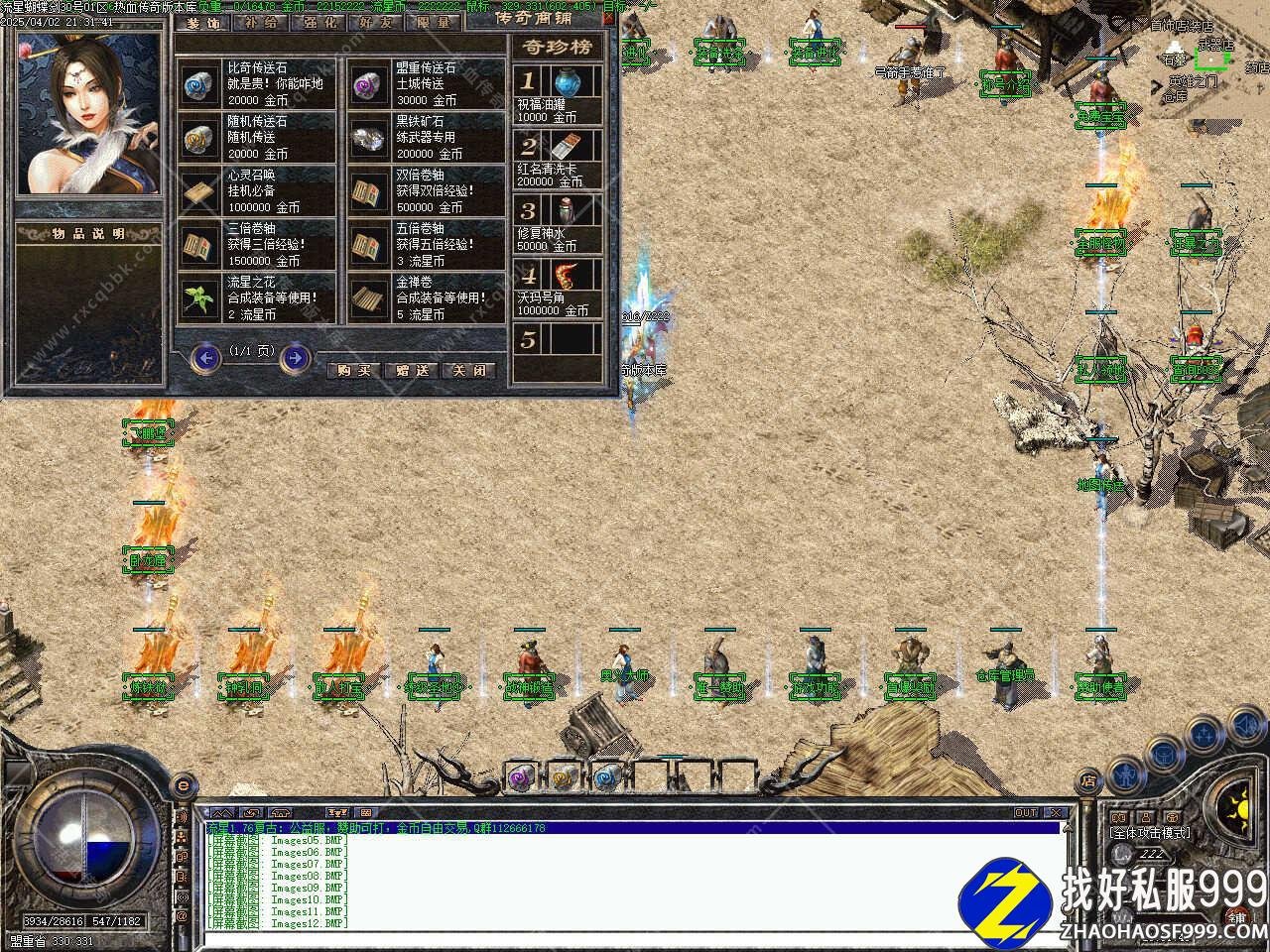Close the shop with the red X

[608, 19]
